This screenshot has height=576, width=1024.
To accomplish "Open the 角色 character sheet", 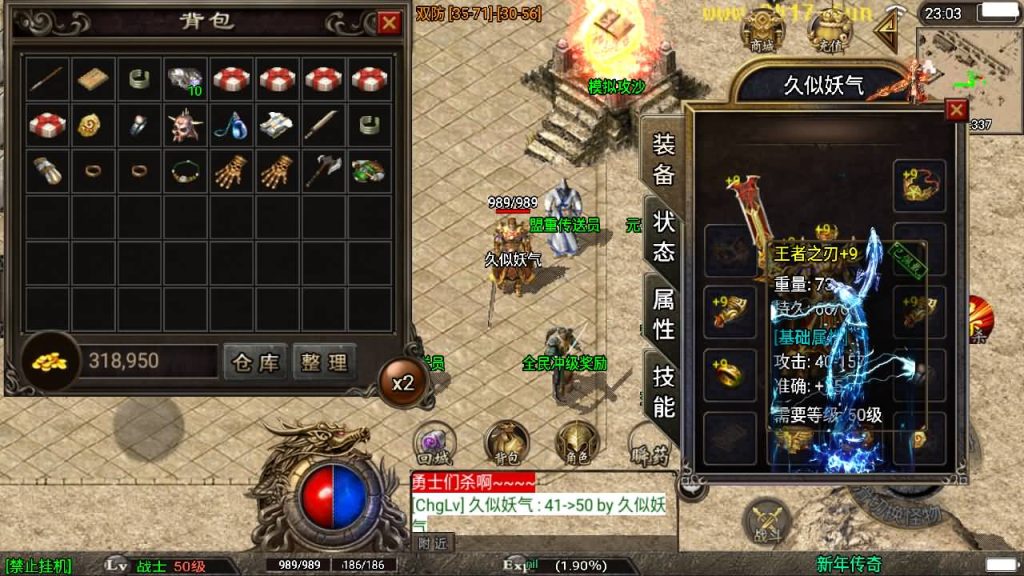I will coord(577,443).
